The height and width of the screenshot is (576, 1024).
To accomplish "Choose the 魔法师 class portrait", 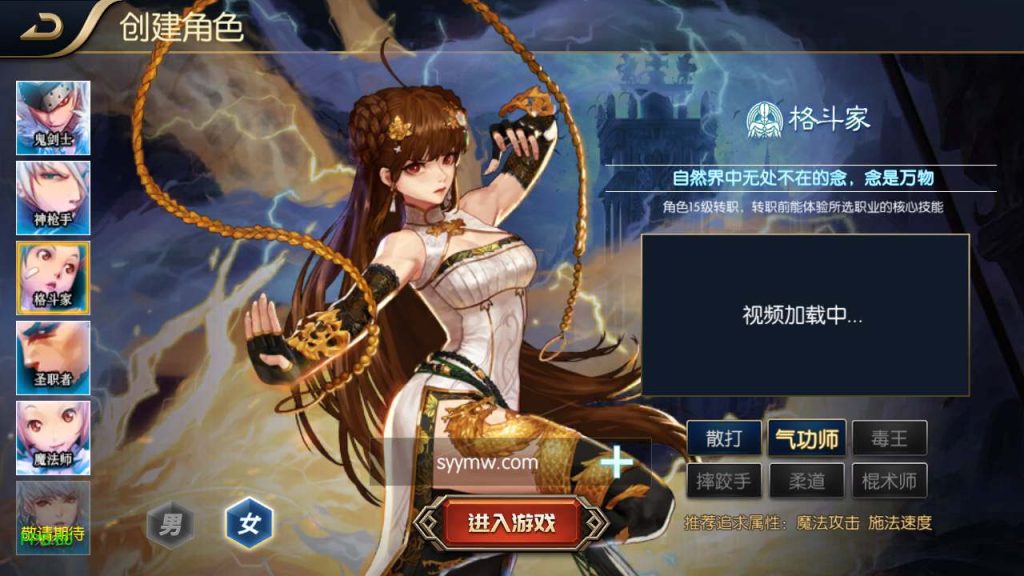I will tap(53, 437).
